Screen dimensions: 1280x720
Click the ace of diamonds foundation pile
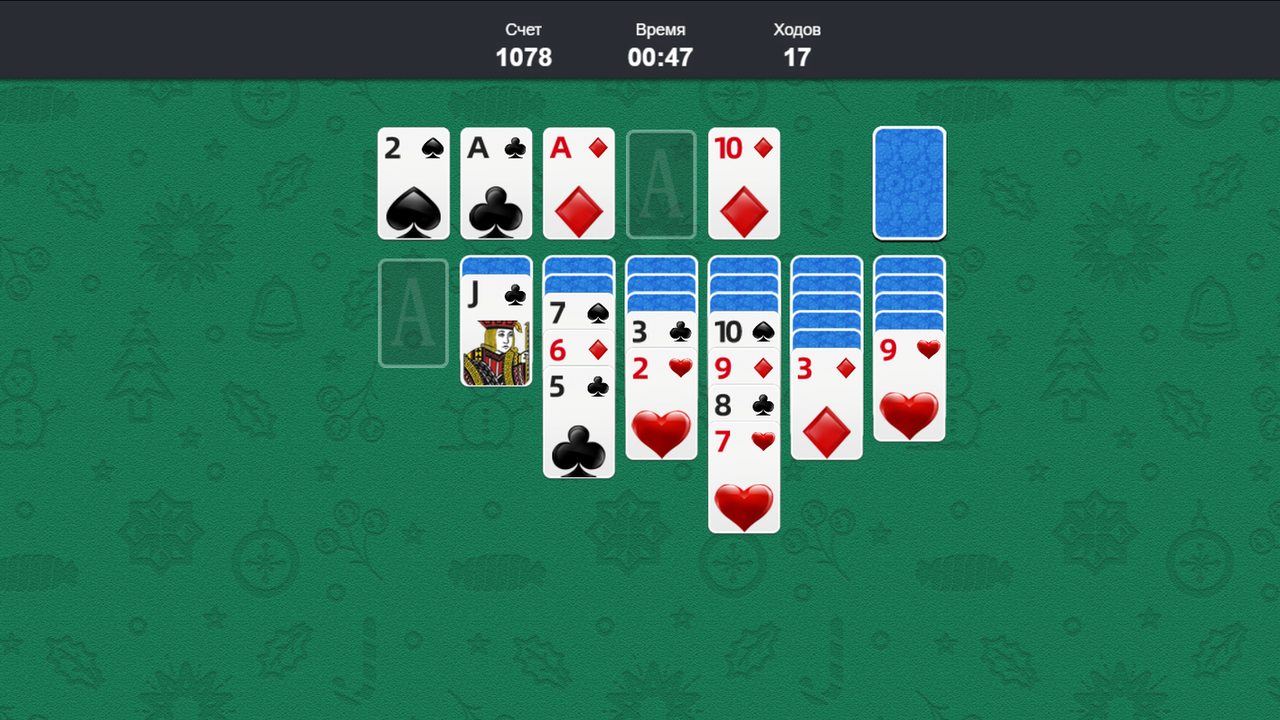click(x=579, y=183)
